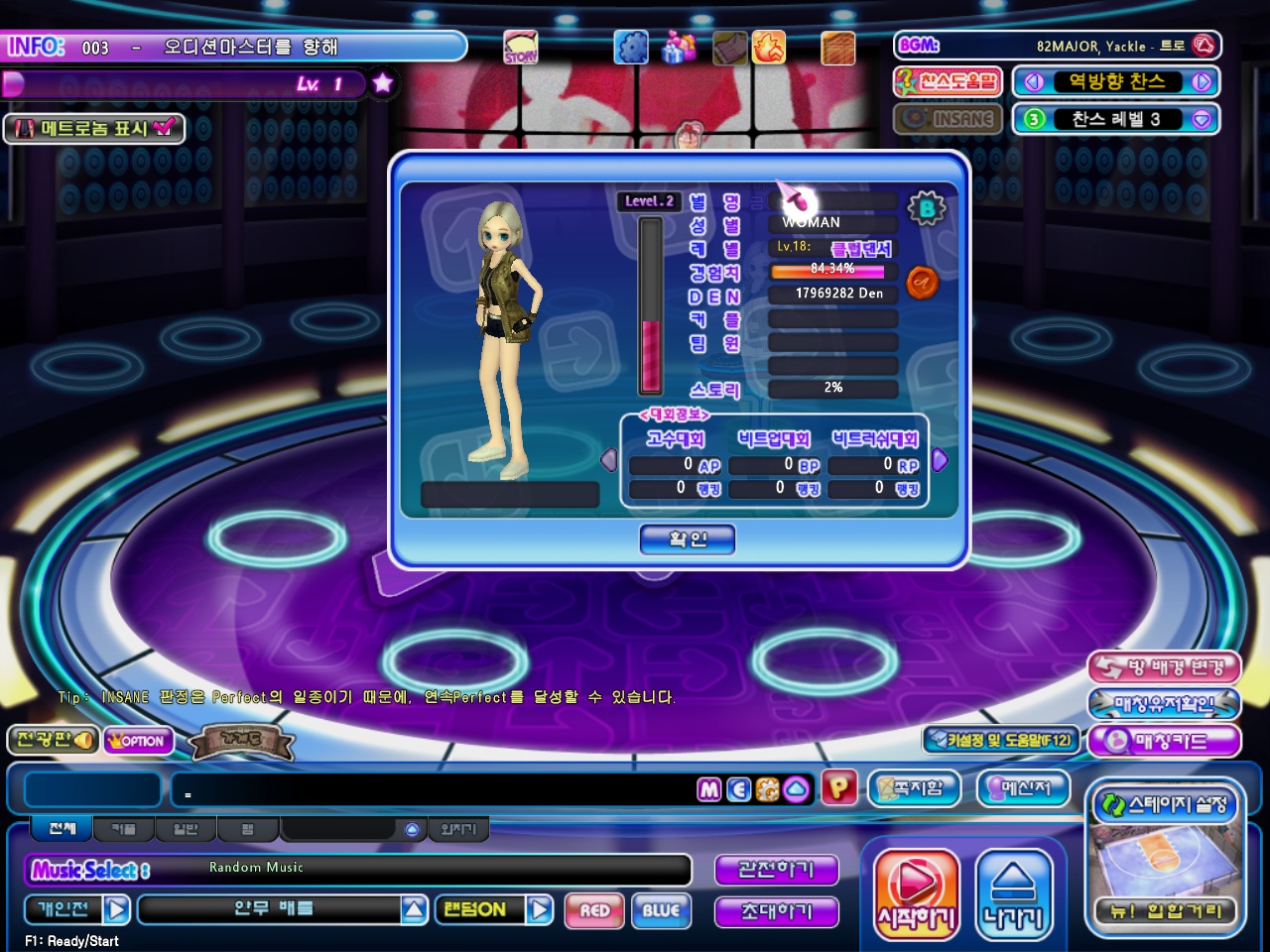Select the BLUE team button
Viewport: 1270px width, 952px height.
pyautogui.click(x=661, y=910)
